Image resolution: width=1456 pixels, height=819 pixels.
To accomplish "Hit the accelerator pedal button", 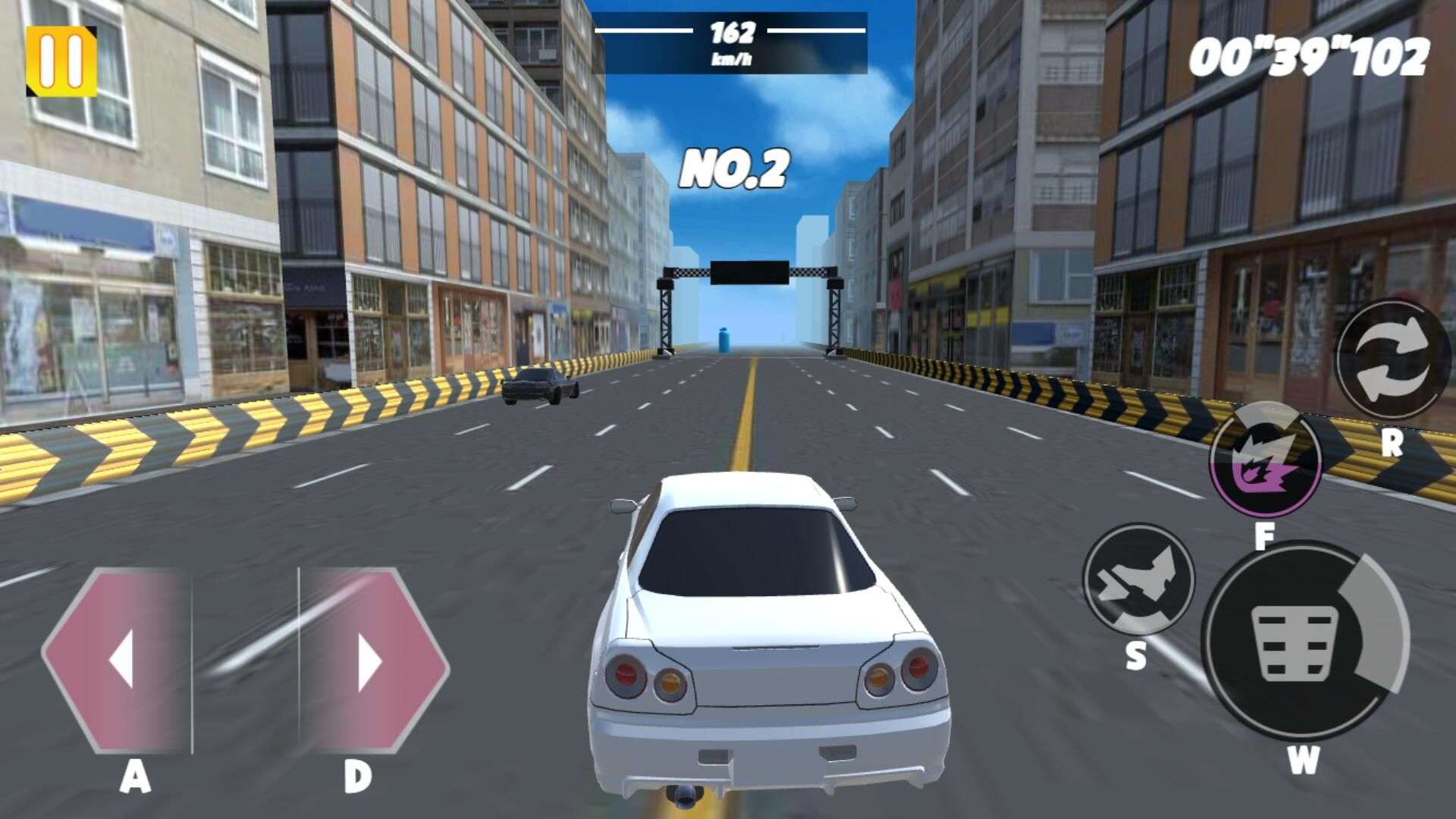I will pyautogui.click(x=1298, y=642).
